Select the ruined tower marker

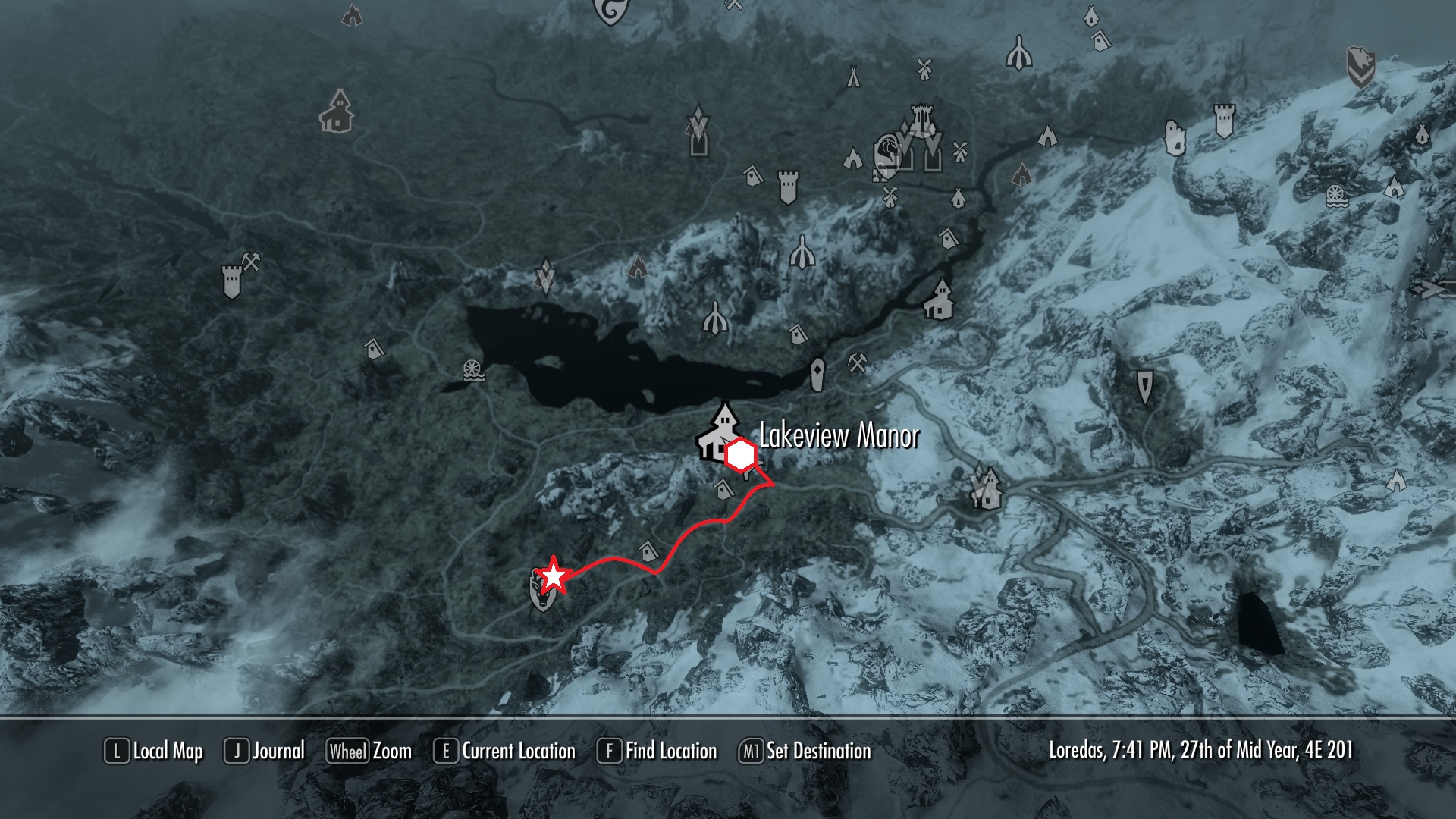pos(1174,138)
